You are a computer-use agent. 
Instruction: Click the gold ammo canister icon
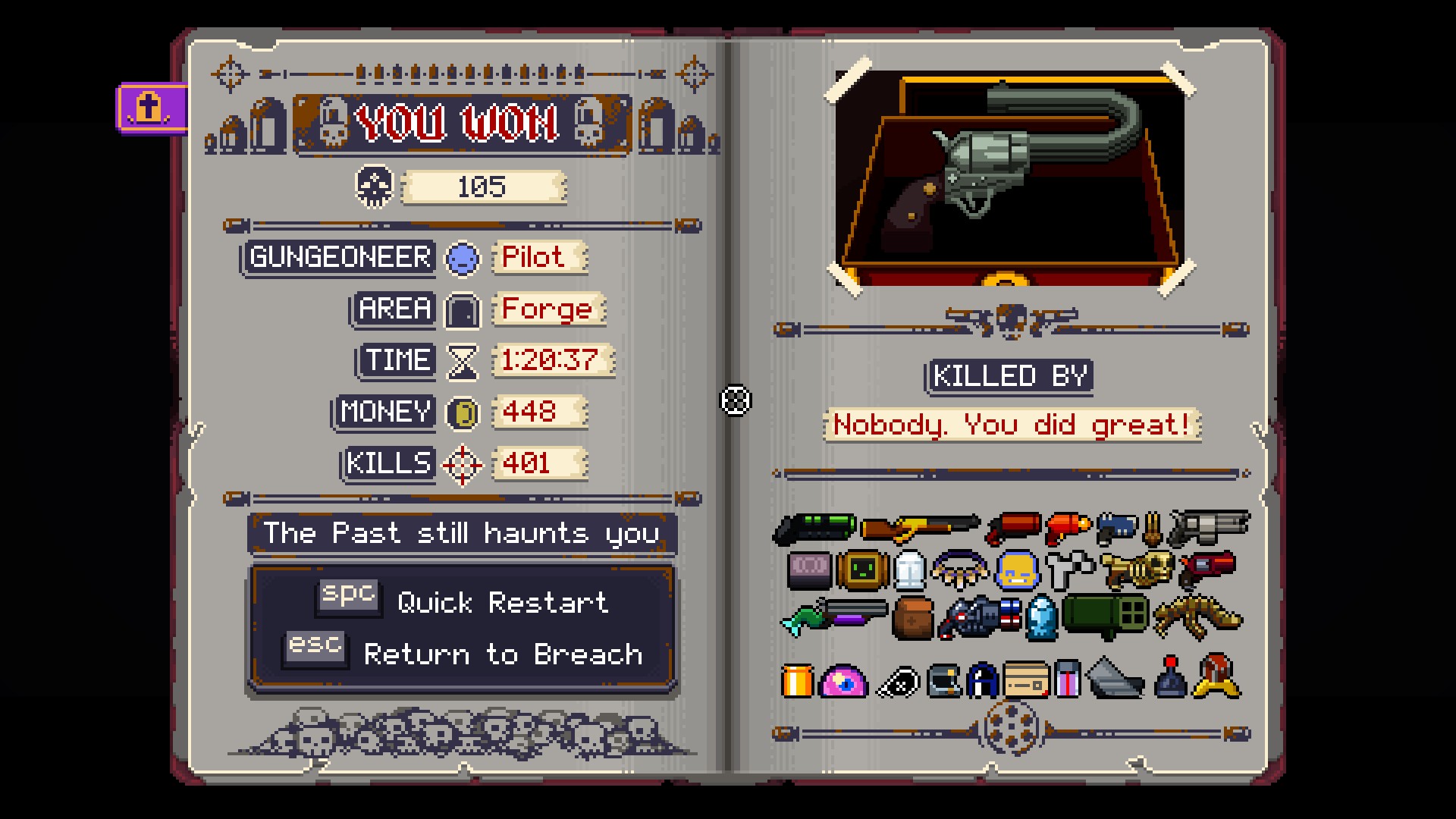799,680
